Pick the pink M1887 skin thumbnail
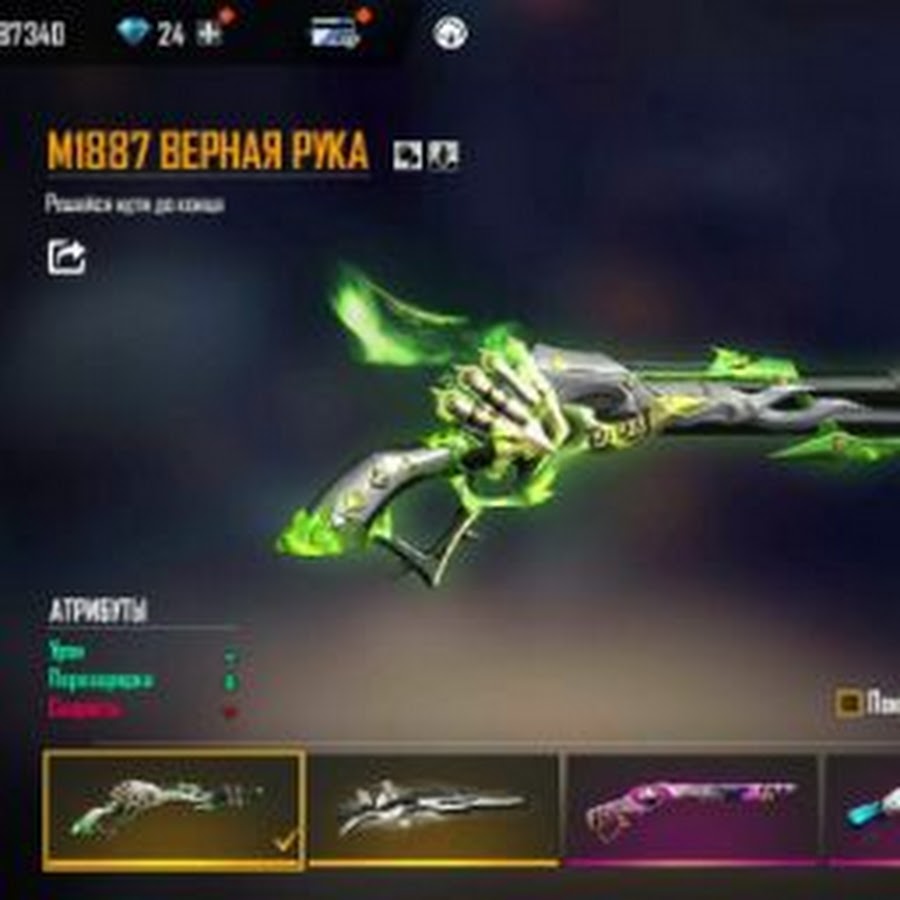Screen dimensions: 900x900 pos(691,808)
